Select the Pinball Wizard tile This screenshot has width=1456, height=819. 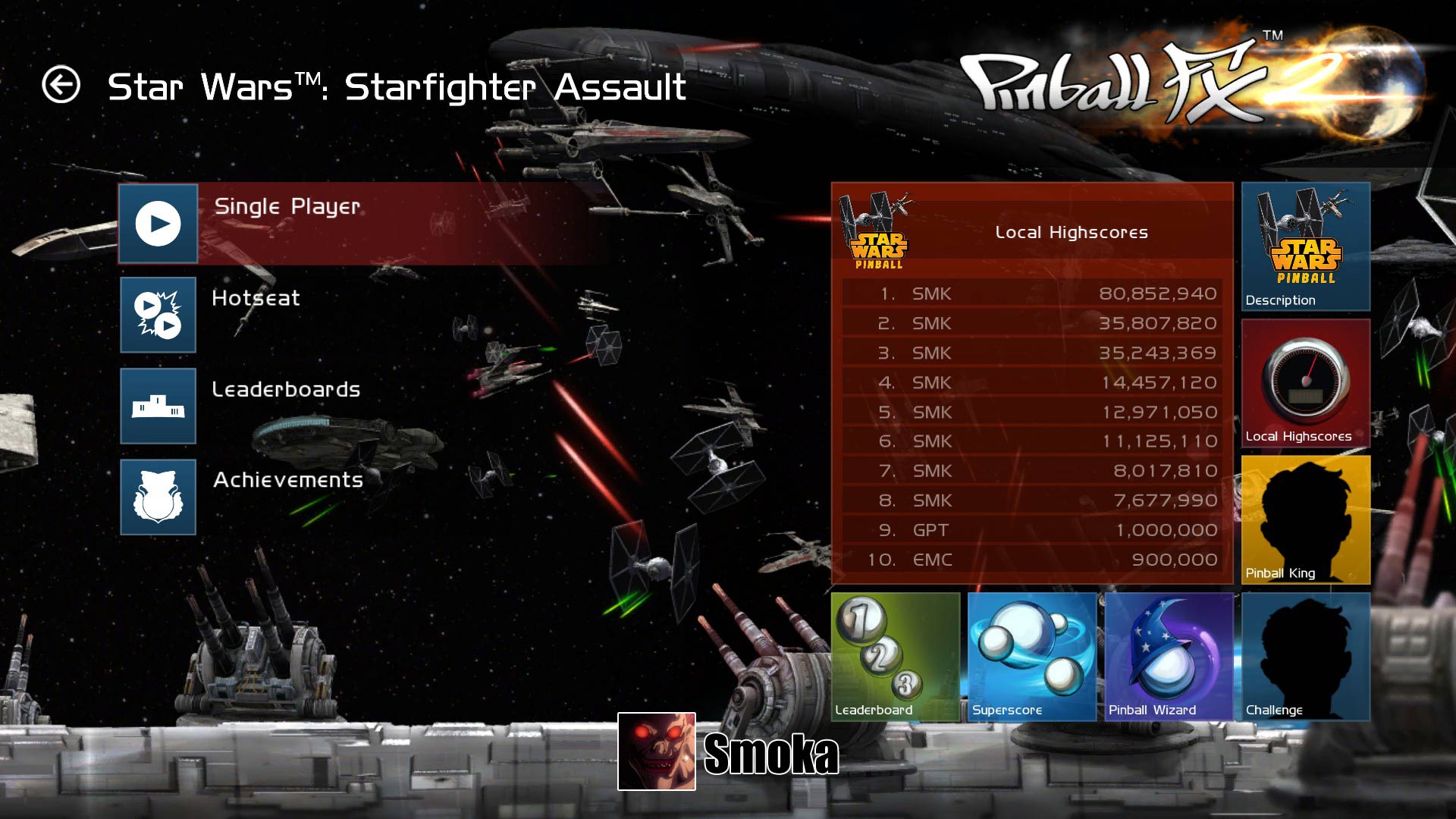(1169, 657)
